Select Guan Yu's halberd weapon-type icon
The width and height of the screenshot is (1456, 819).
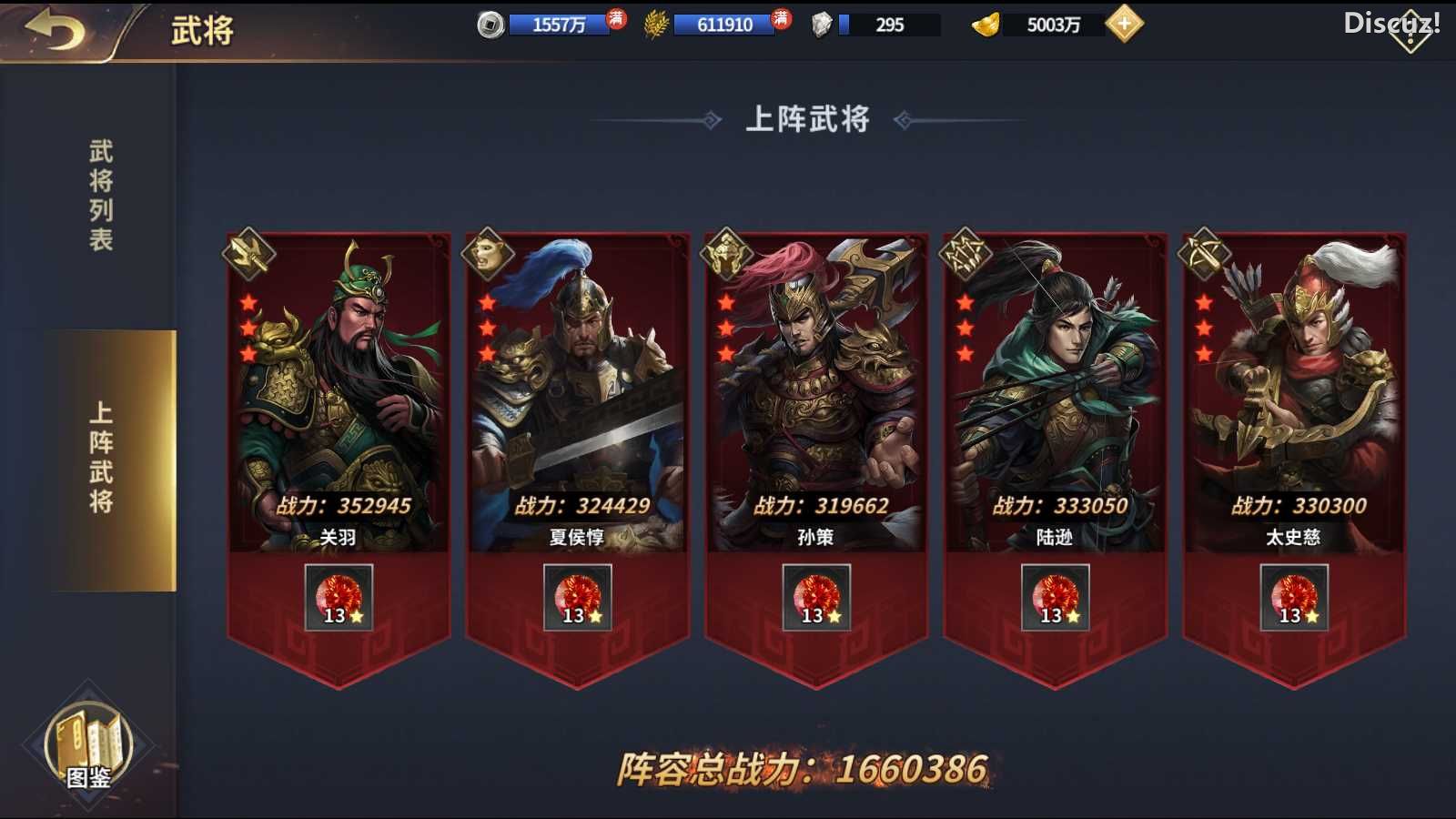[x=247, y=256]
